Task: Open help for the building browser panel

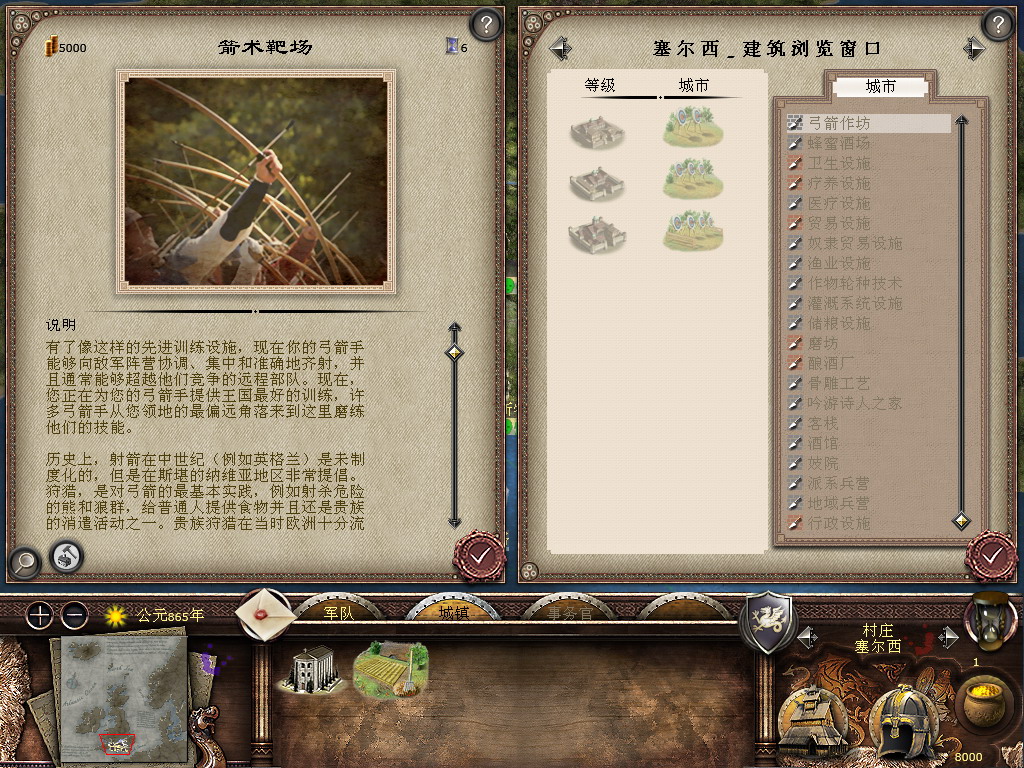Action: click(x=997, y=25)
